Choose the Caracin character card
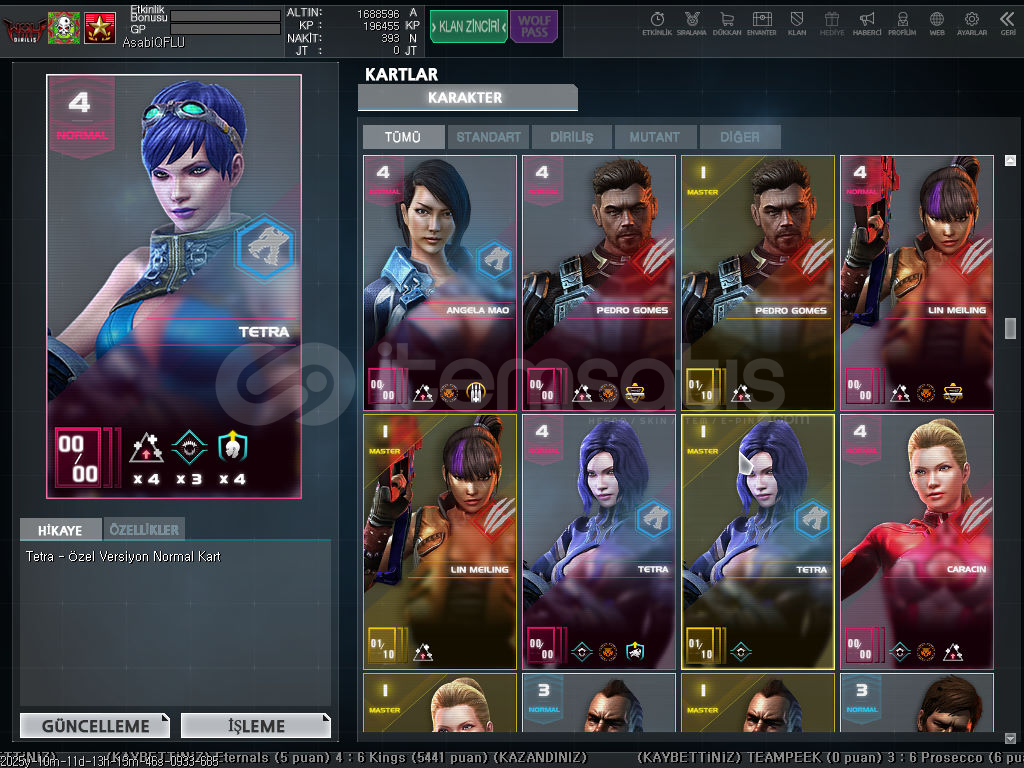Screen dimensions: 1024x768 coord(917,541)
